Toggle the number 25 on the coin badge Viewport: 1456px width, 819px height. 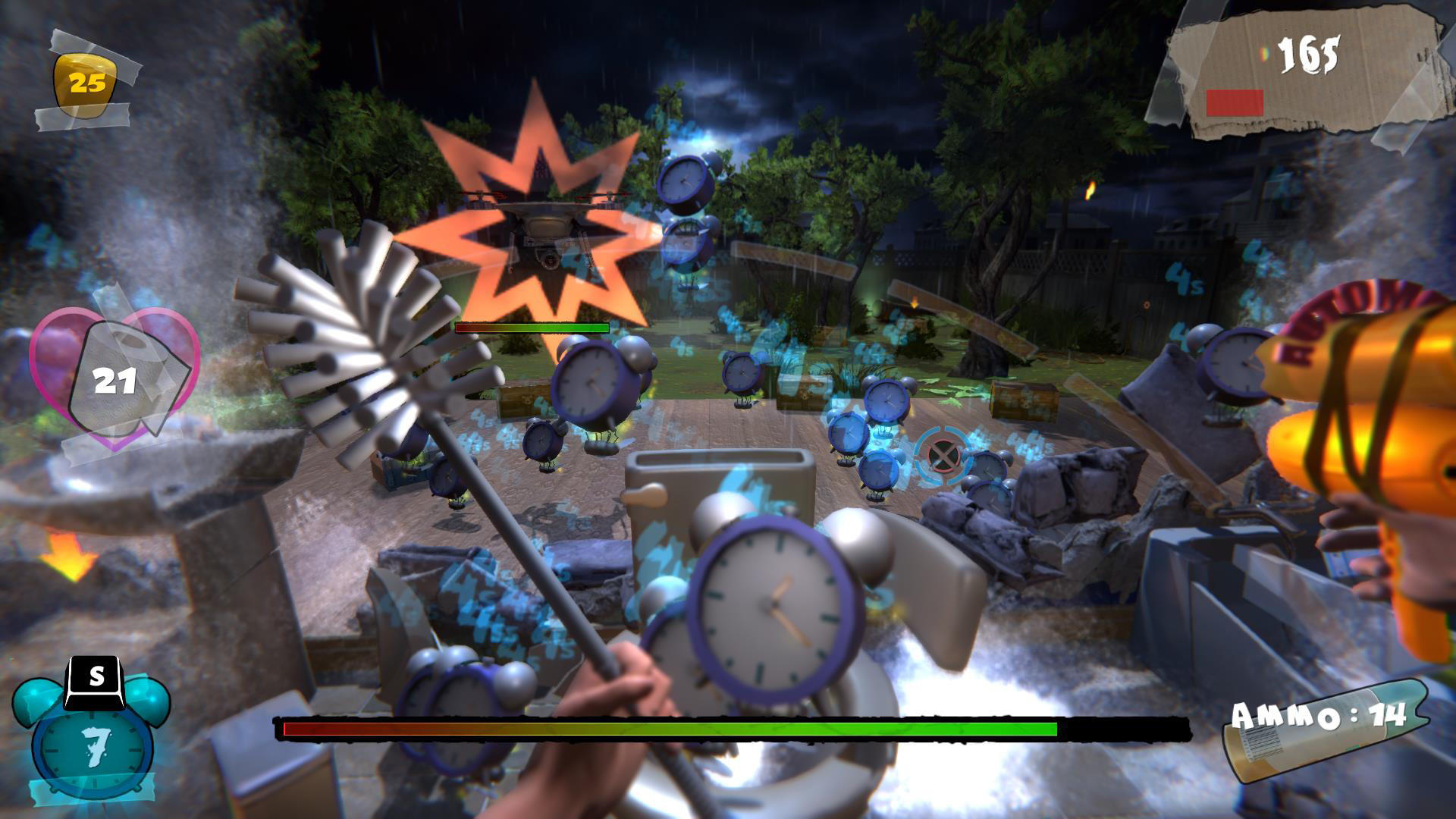(86, 82)
